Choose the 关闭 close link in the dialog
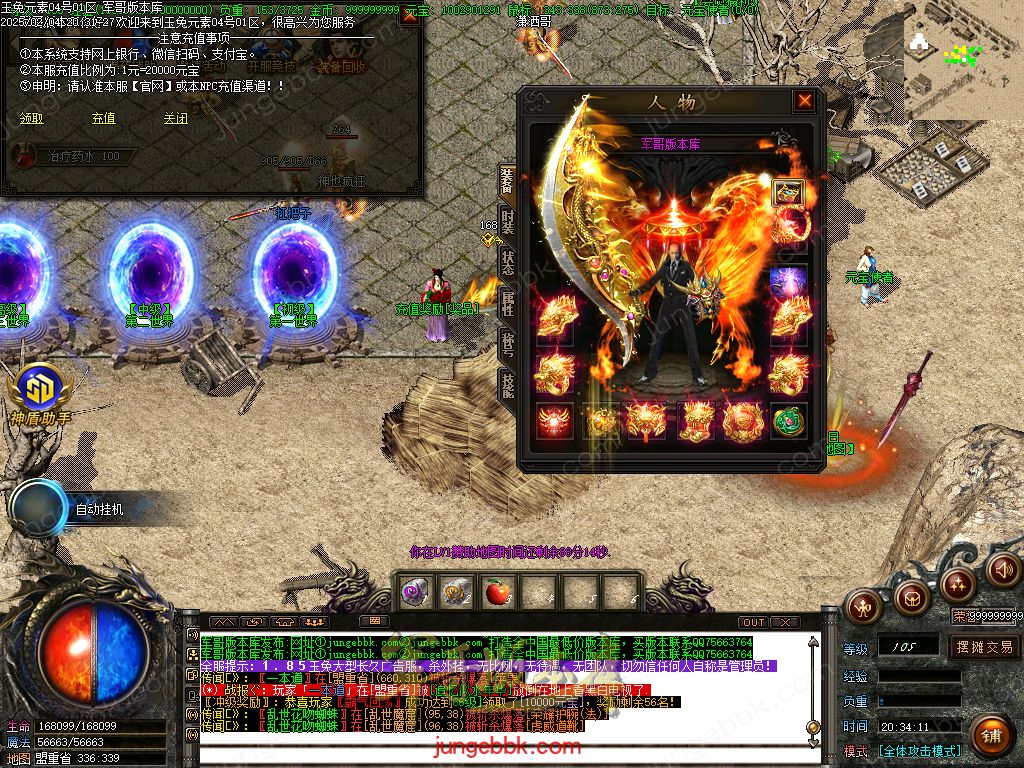 point(176,118)
